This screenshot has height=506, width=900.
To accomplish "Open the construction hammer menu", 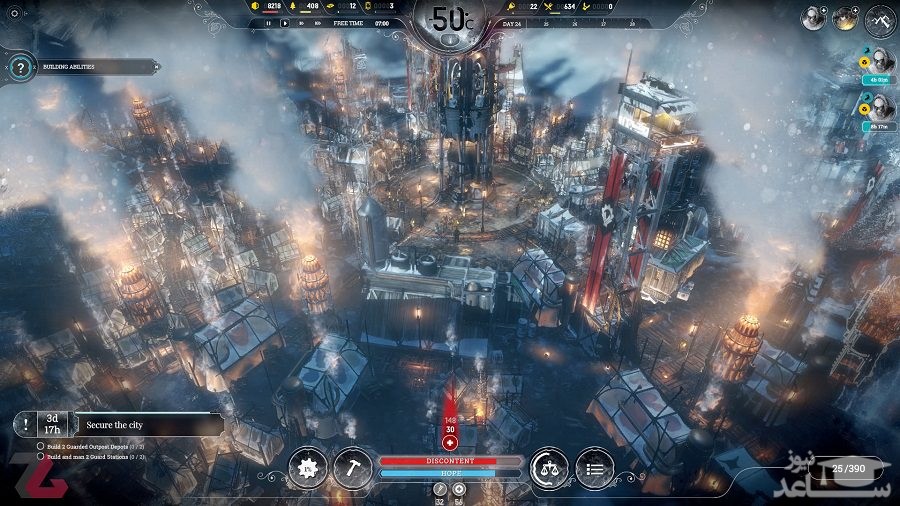I will (352, 467).
